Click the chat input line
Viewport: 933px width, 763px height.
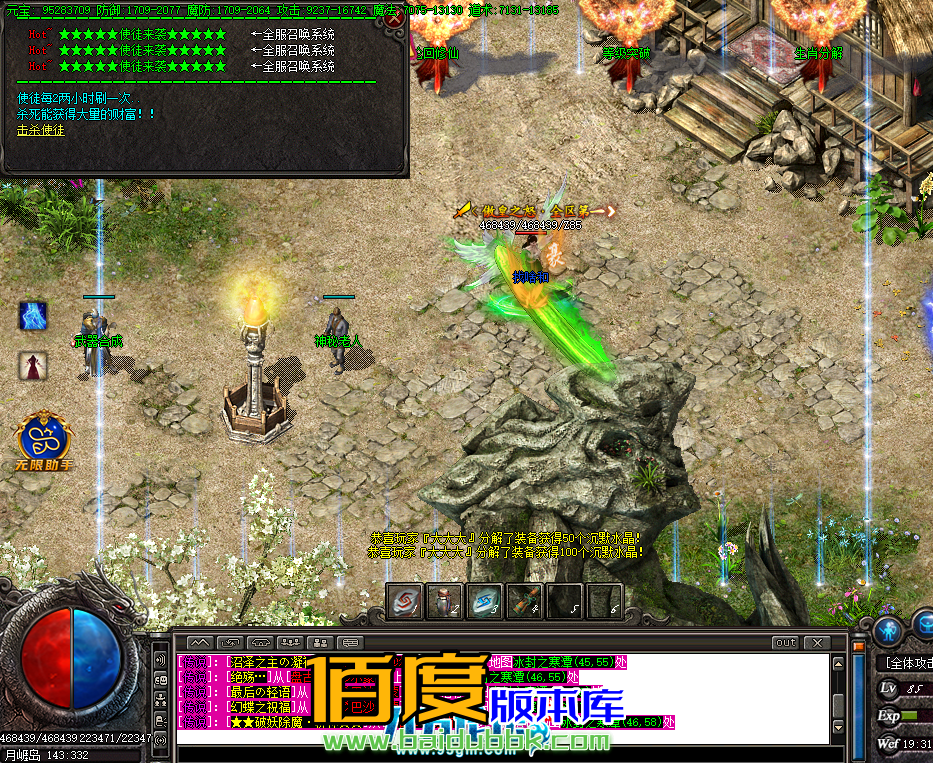pos(500,737)
